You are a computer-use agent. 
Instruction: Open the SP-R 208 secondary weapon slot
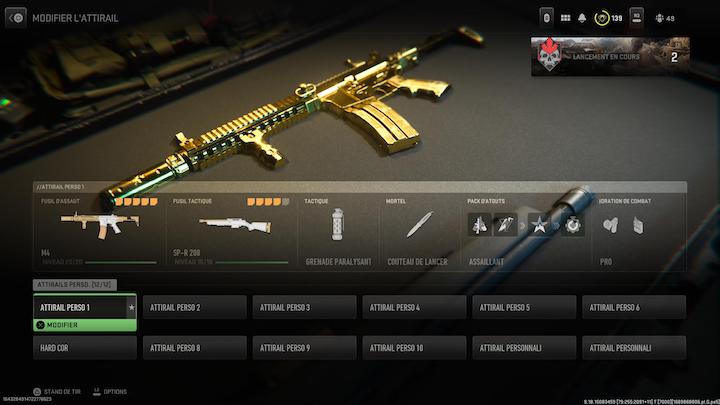[x=232, y=230]
